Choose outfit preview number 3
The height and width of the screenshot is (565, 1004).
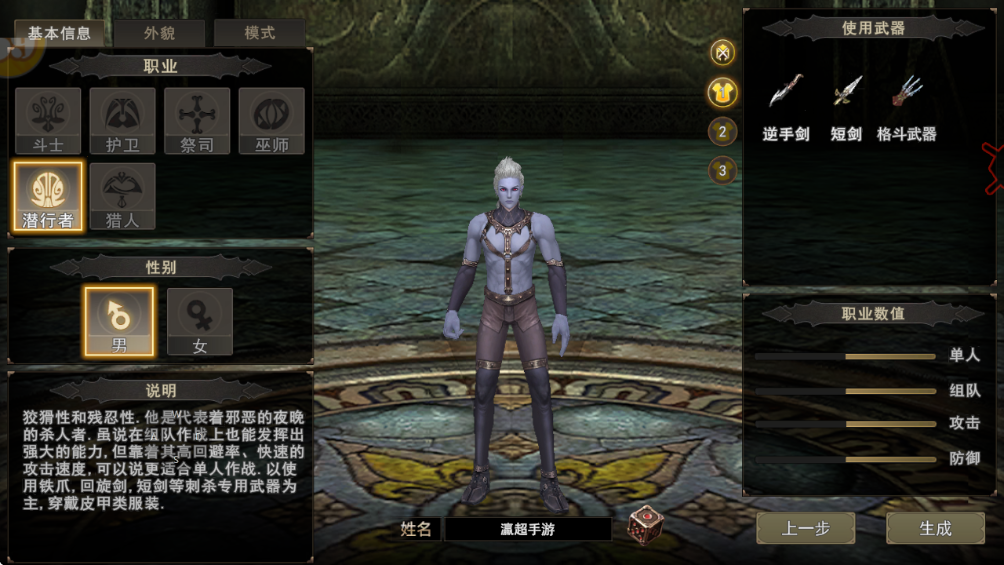[722, 170]
